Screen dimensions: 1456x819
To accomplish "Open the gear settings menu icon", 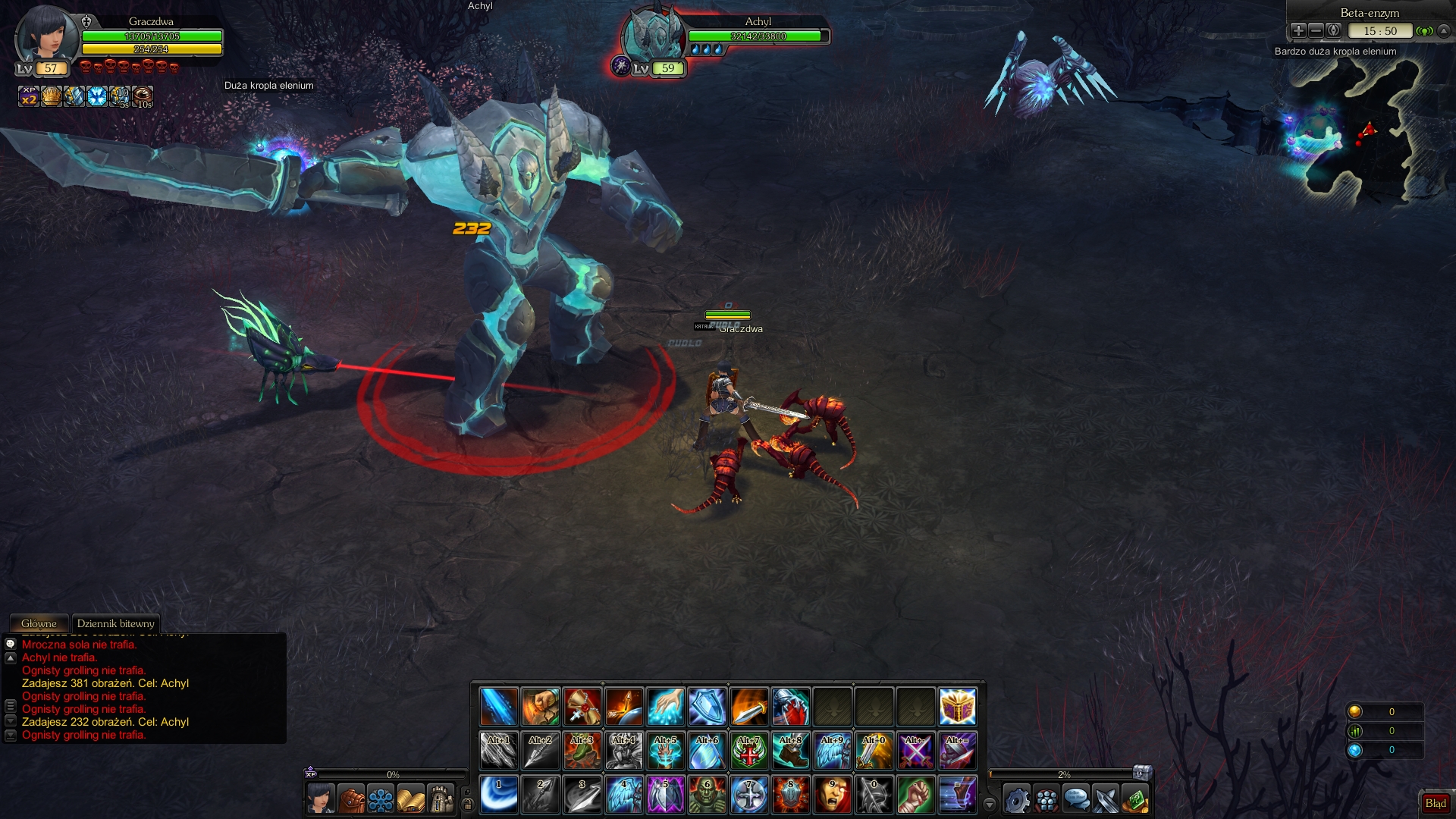I will click(x=1017, y=799).
